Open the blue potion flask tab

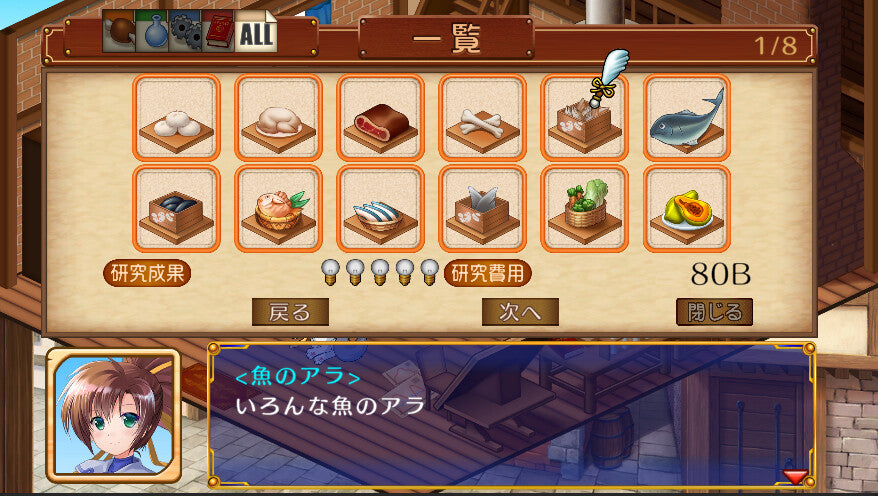(151, 33)
